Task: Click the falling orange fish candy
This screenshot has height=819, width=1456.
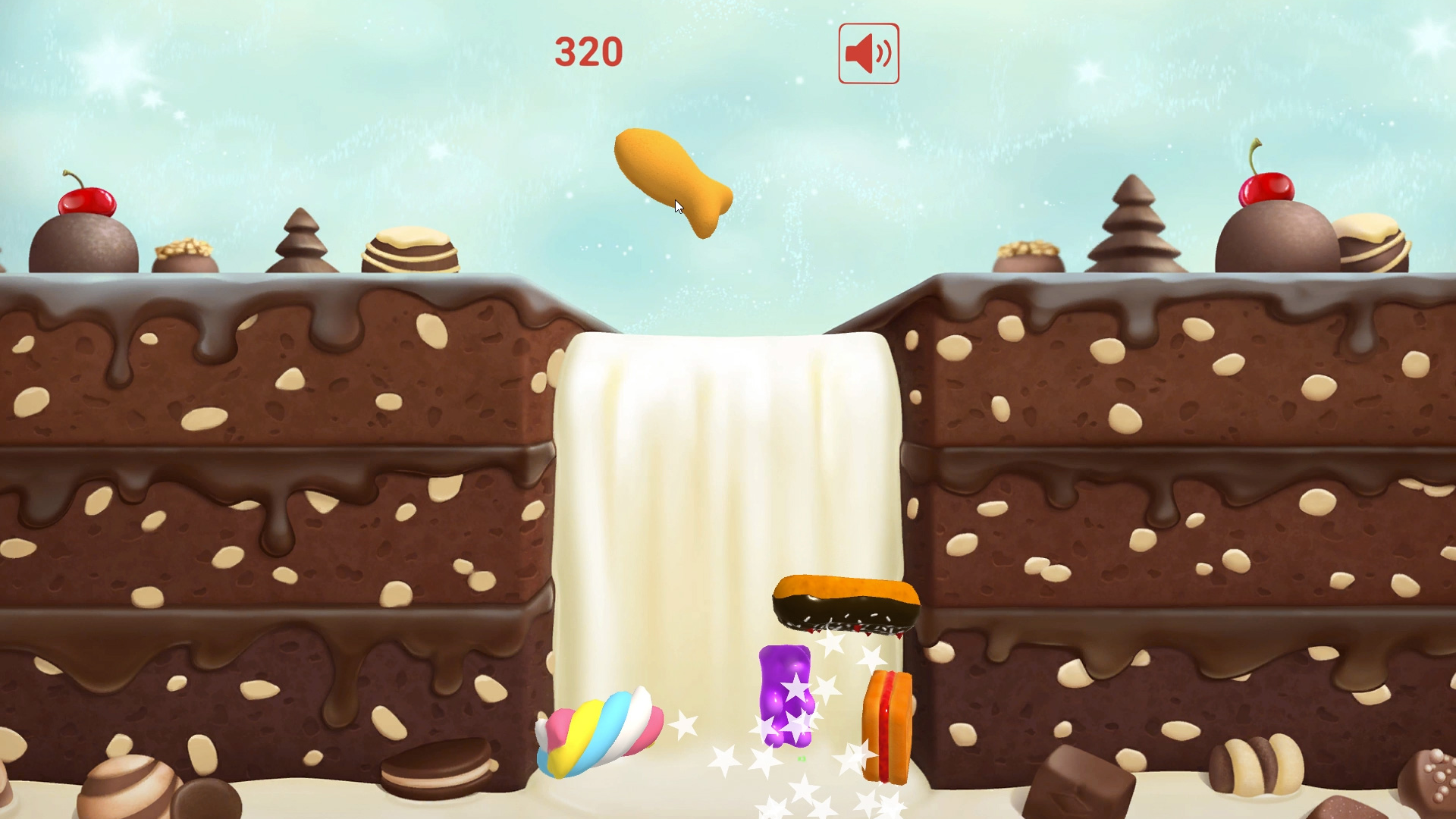Action: (x=675, y=182)
